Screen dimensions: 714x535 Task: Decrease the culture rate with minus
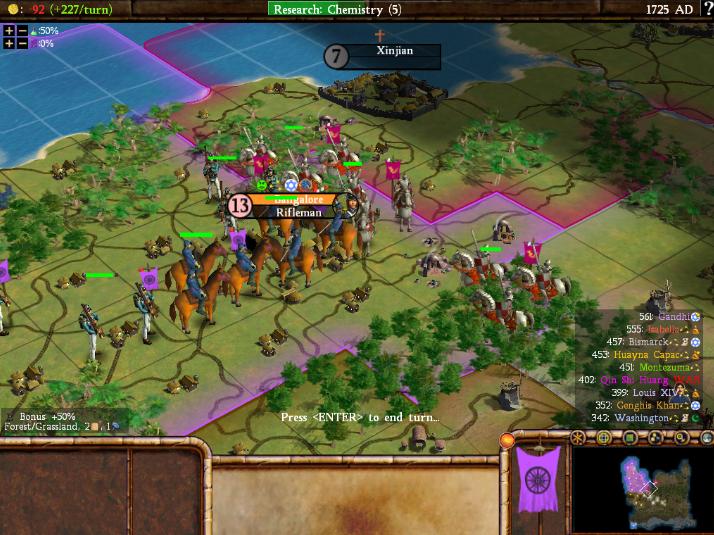pyautogui.click(x=22, y=44)
